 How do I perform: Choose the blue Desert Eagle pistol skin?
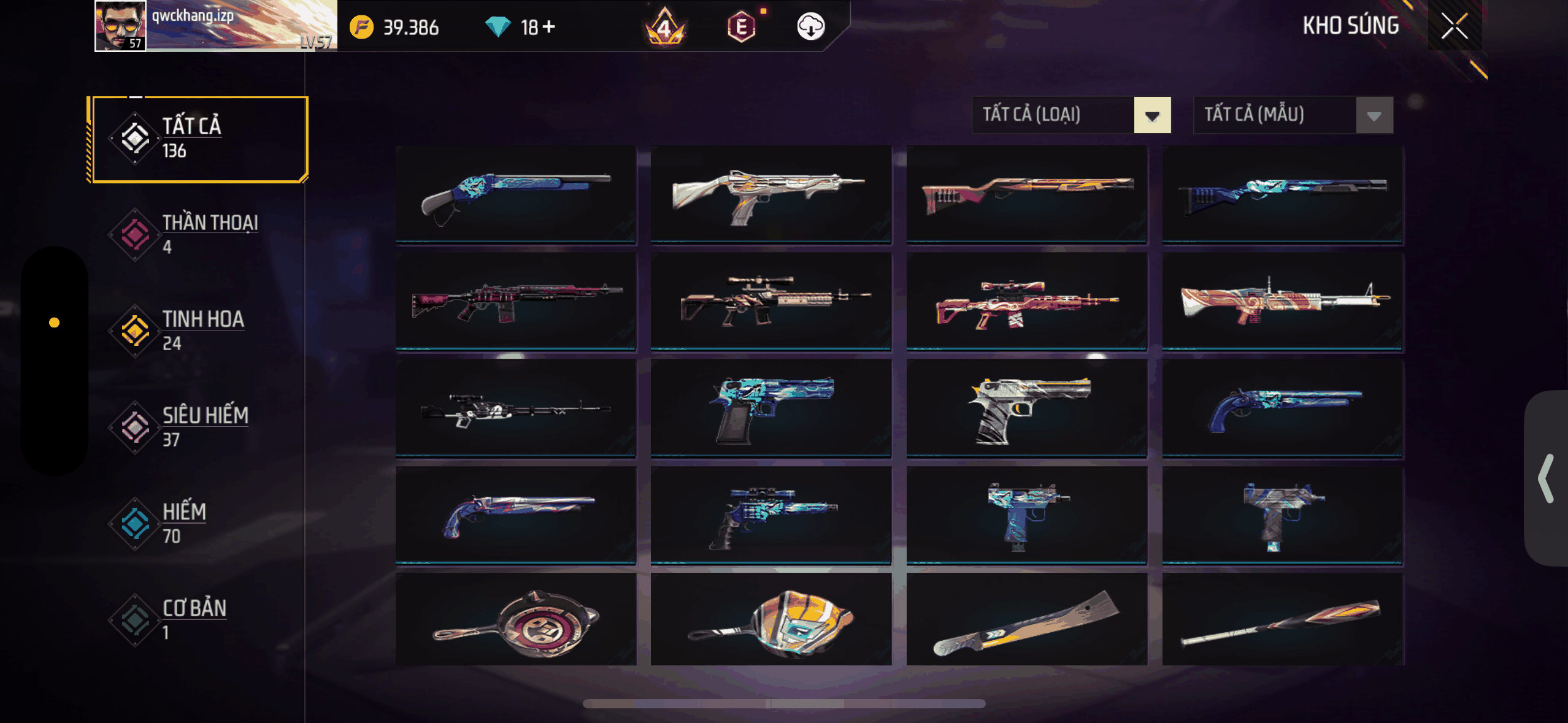tap(771, 408)
